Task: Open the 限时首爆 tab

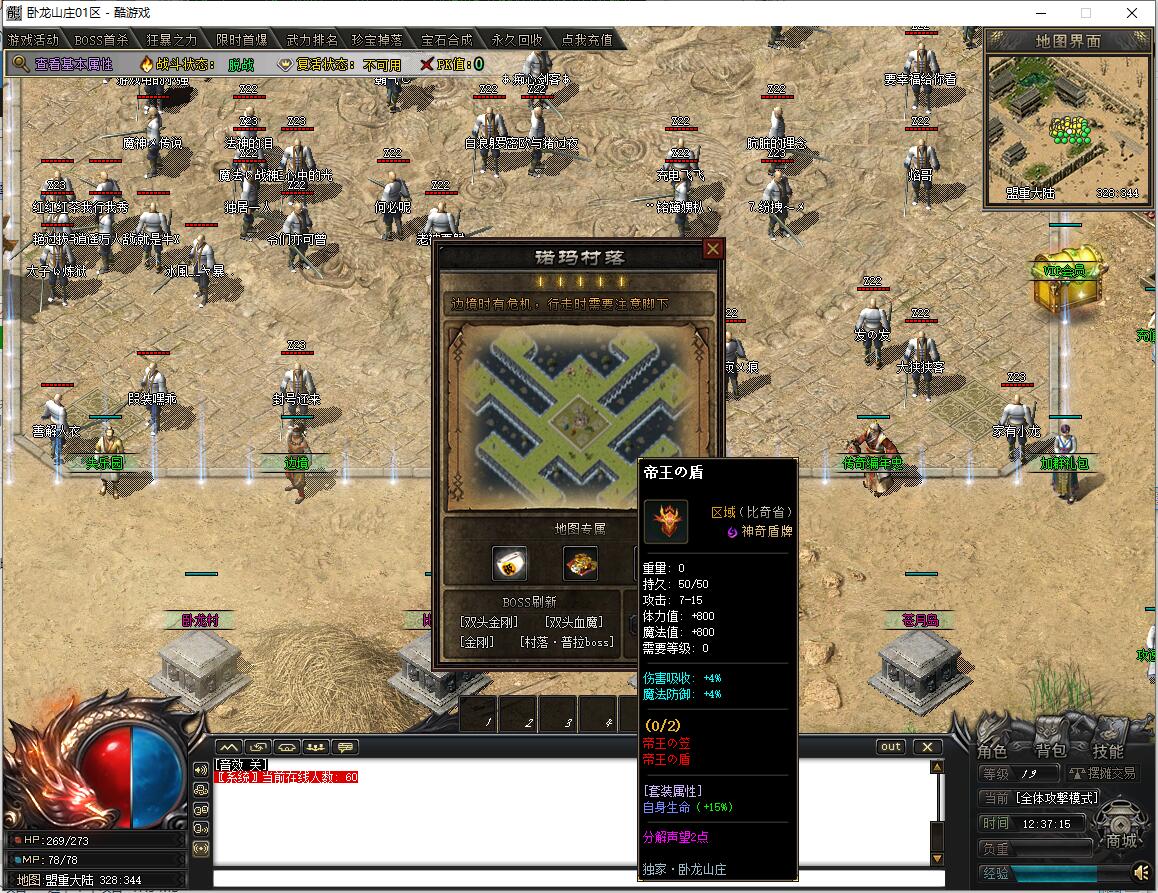Action: [242, 40]
